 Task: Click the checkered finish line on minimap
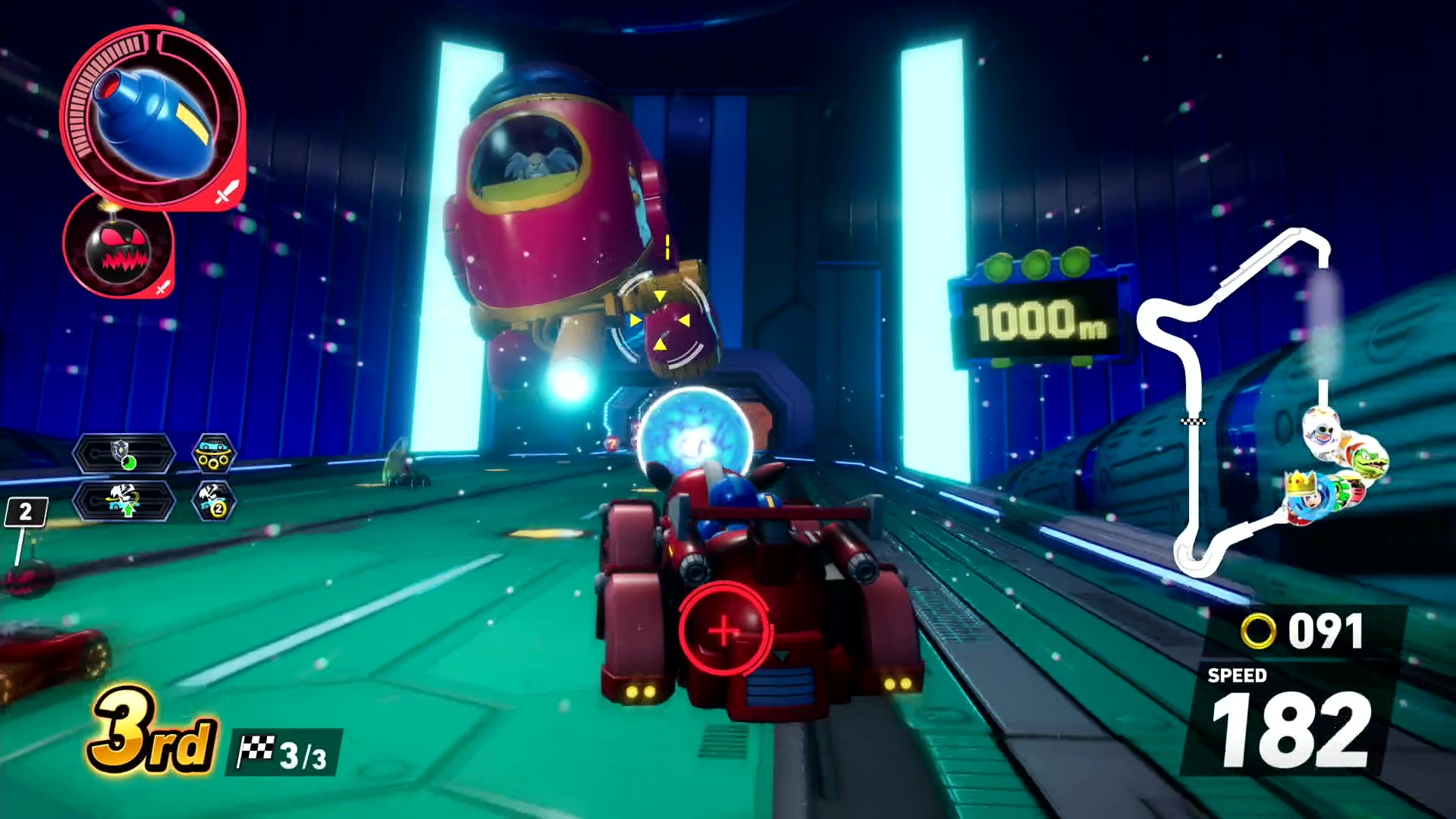1194,421
